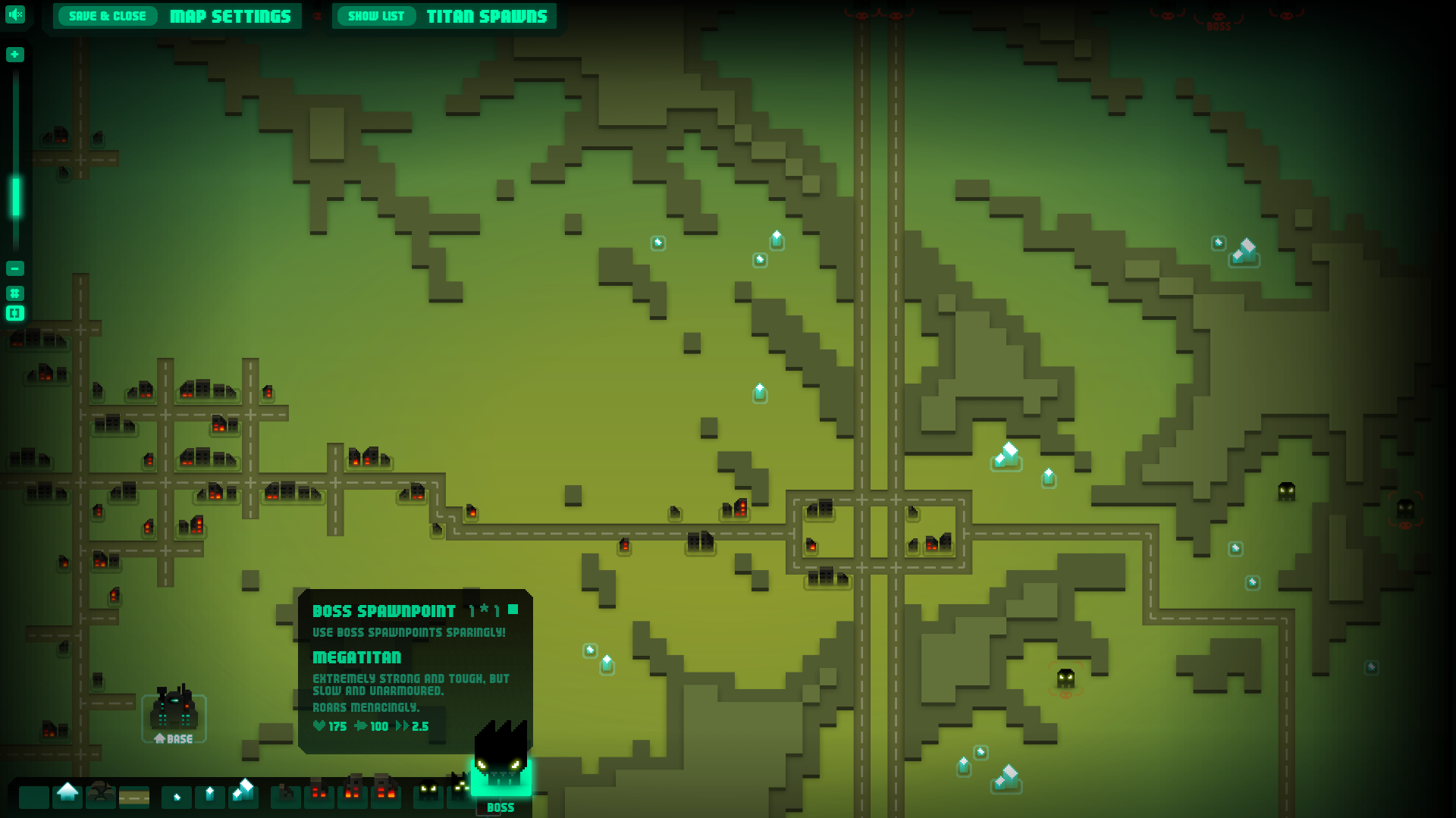
Task: Choose the rock terrain tile tool
Action: click(x=101, y=794)
